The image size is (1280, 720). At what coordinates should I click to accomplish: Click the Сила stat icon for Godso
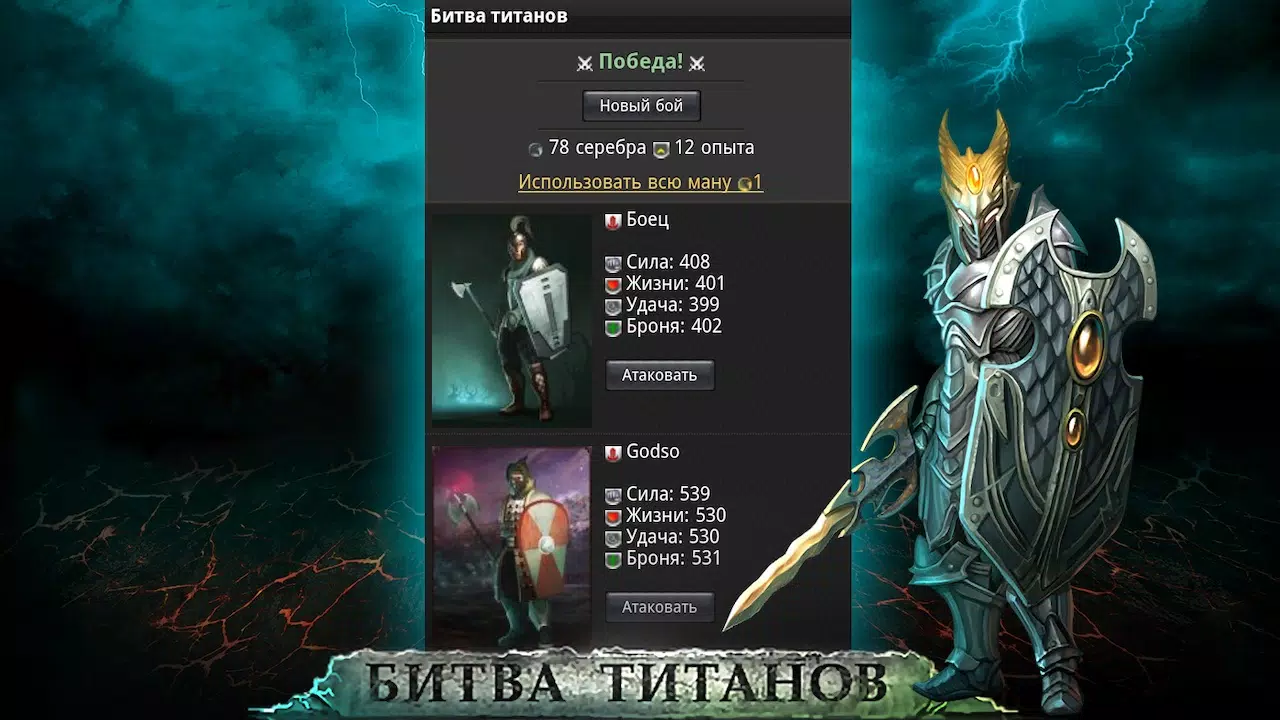click(615, 493)
